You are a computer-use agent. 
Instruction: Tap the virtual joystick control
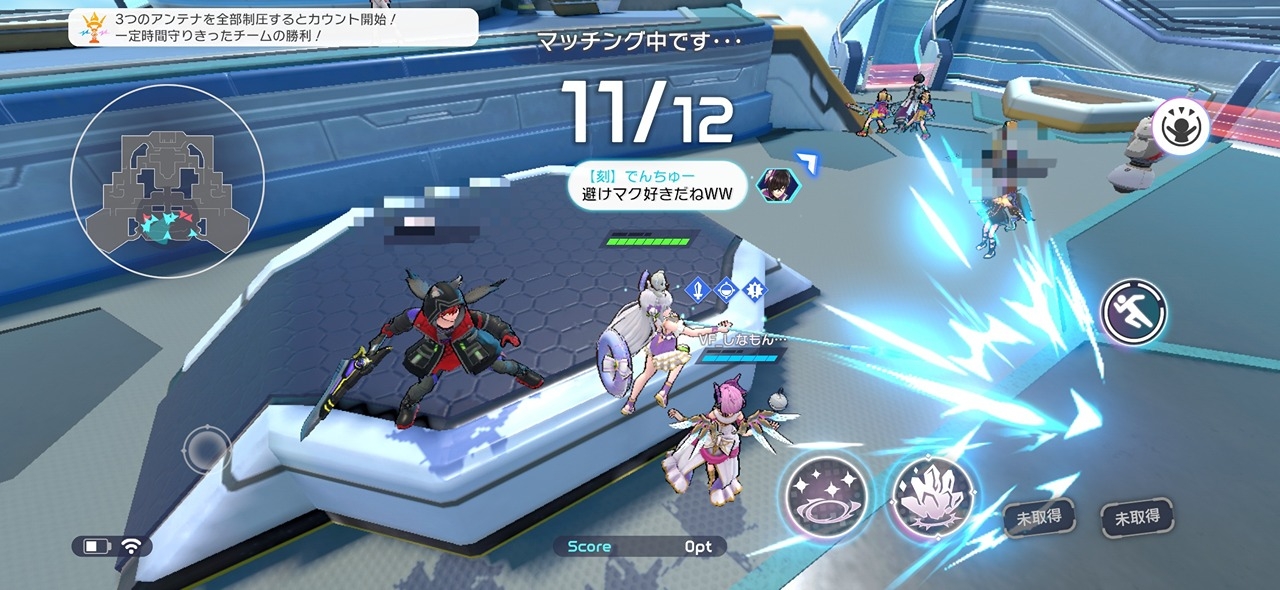pyautogui.click(x=207, y=448)
